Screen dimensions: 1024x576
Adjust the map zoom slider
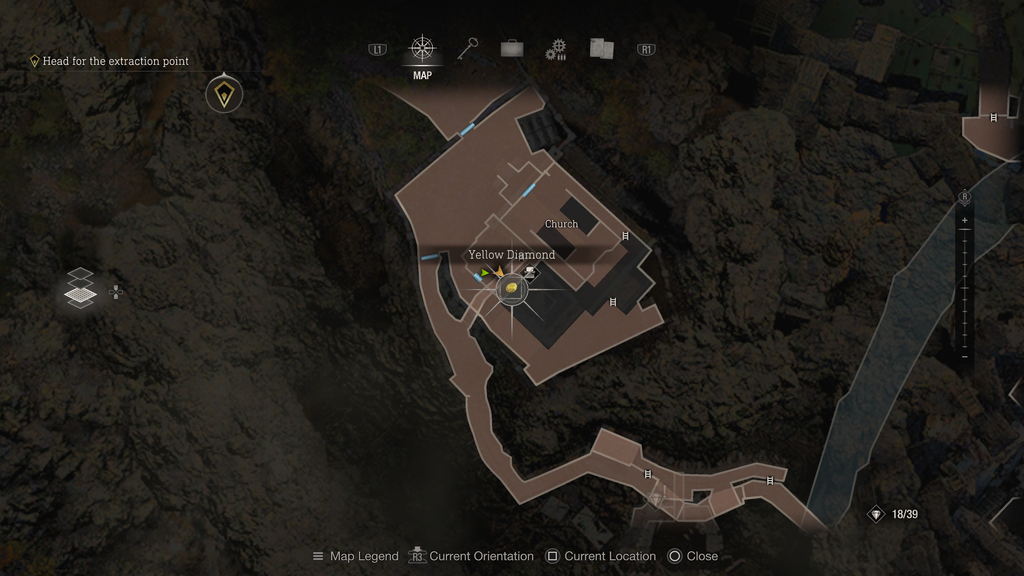tap(964, 288)
